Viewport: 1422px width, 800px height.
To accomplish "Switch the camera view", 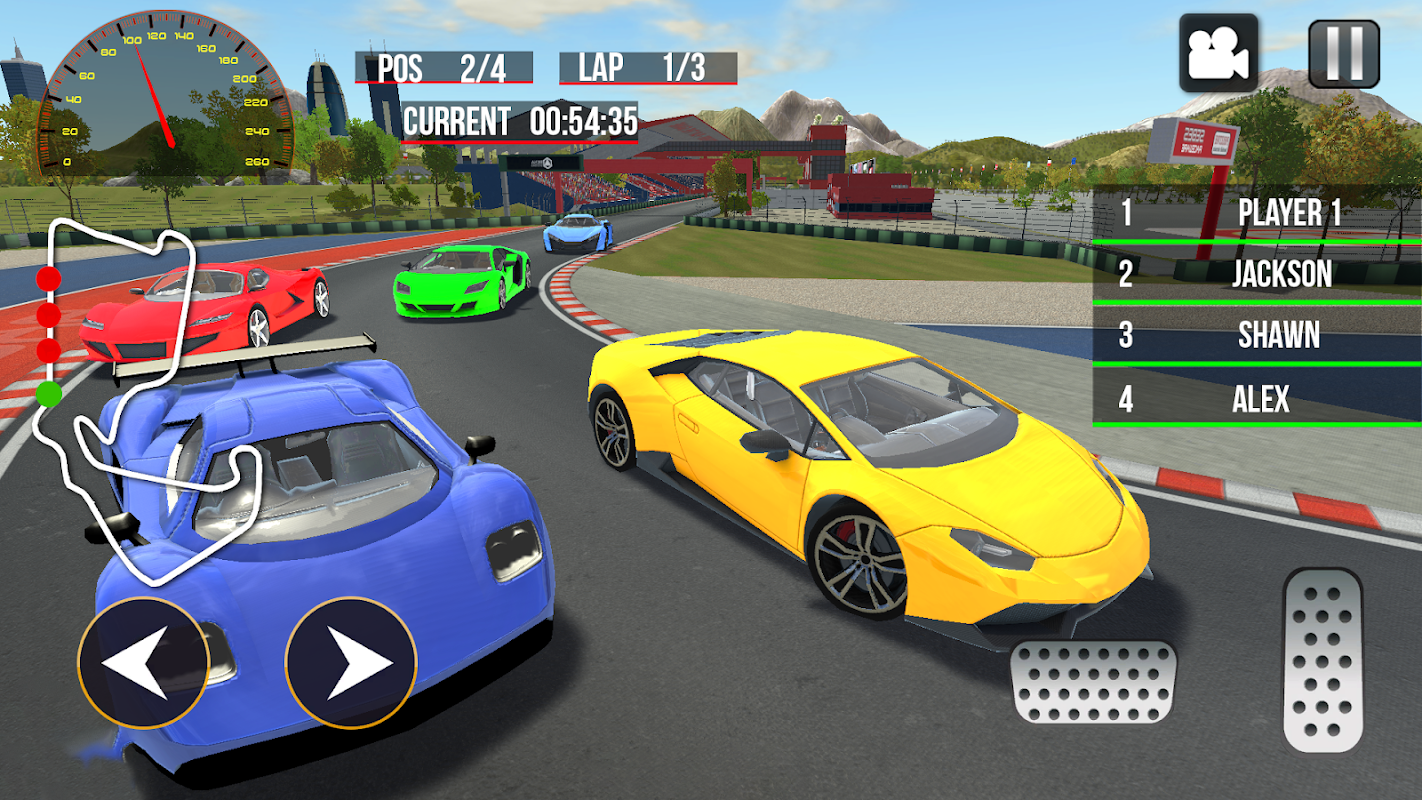I will [x=1218, y=54].
